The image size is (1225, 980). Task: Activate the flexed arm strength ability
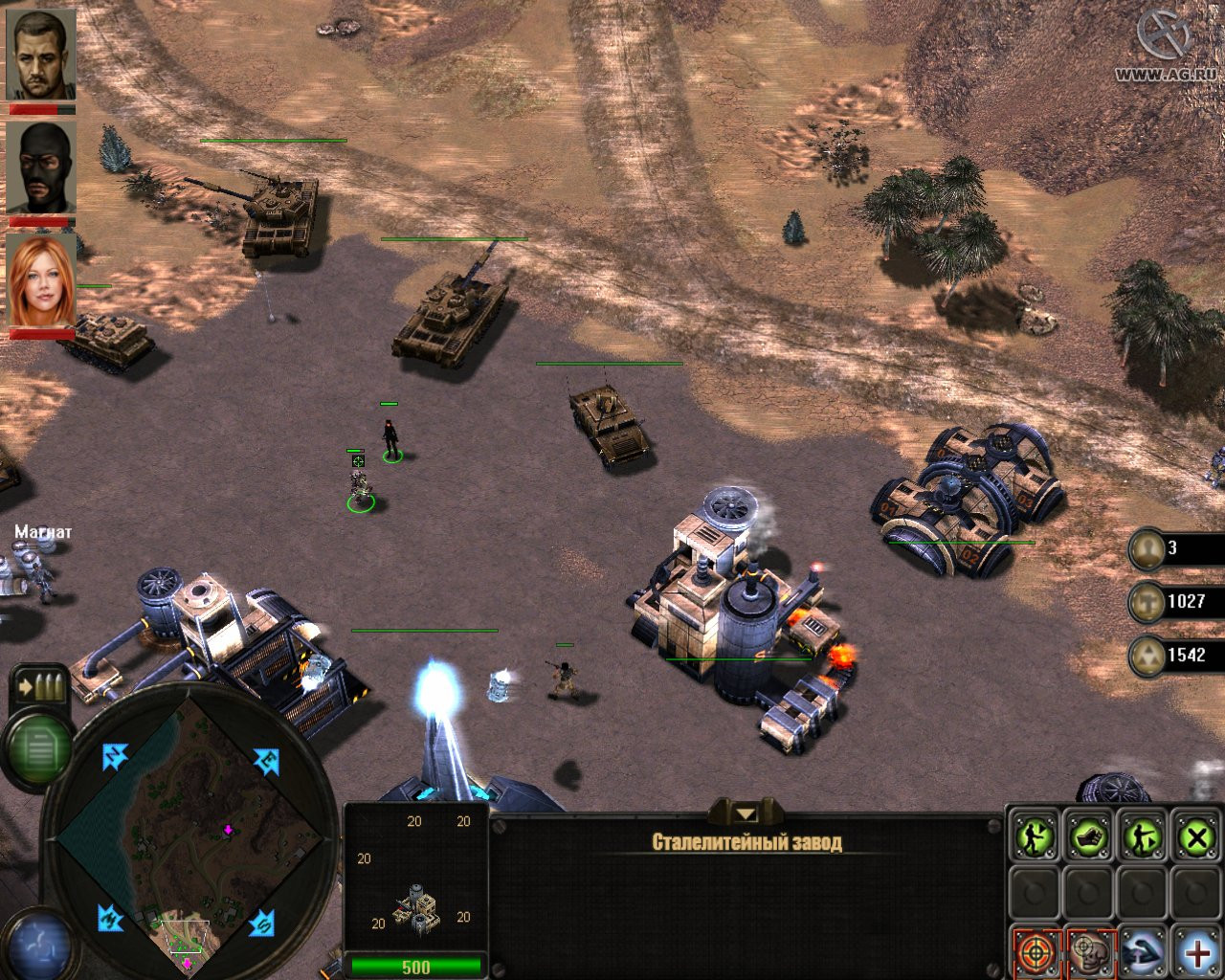pyautogui.click(x=1143, y=952)
